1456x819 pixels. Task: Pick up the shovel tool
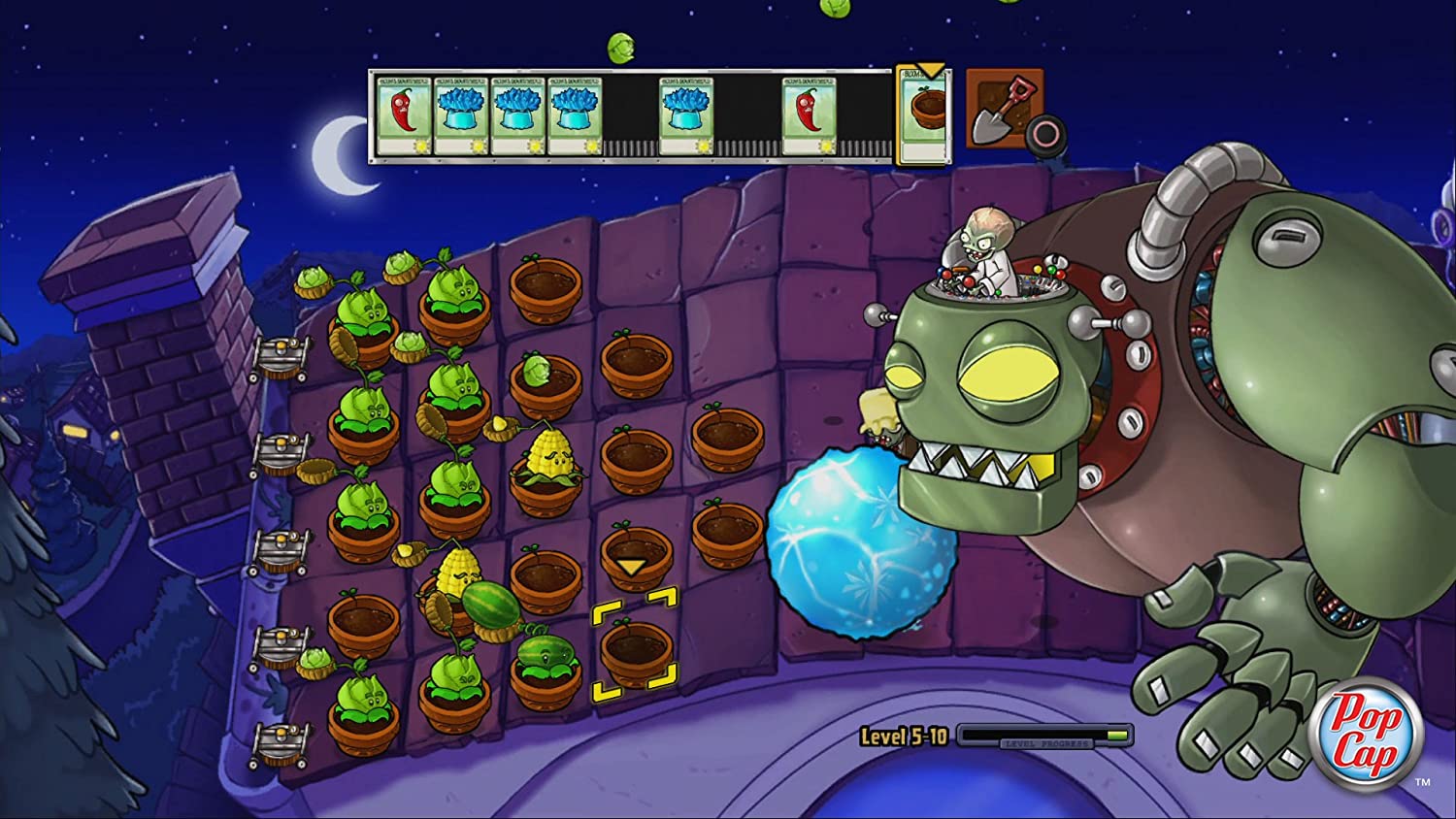click(1004, 109)
